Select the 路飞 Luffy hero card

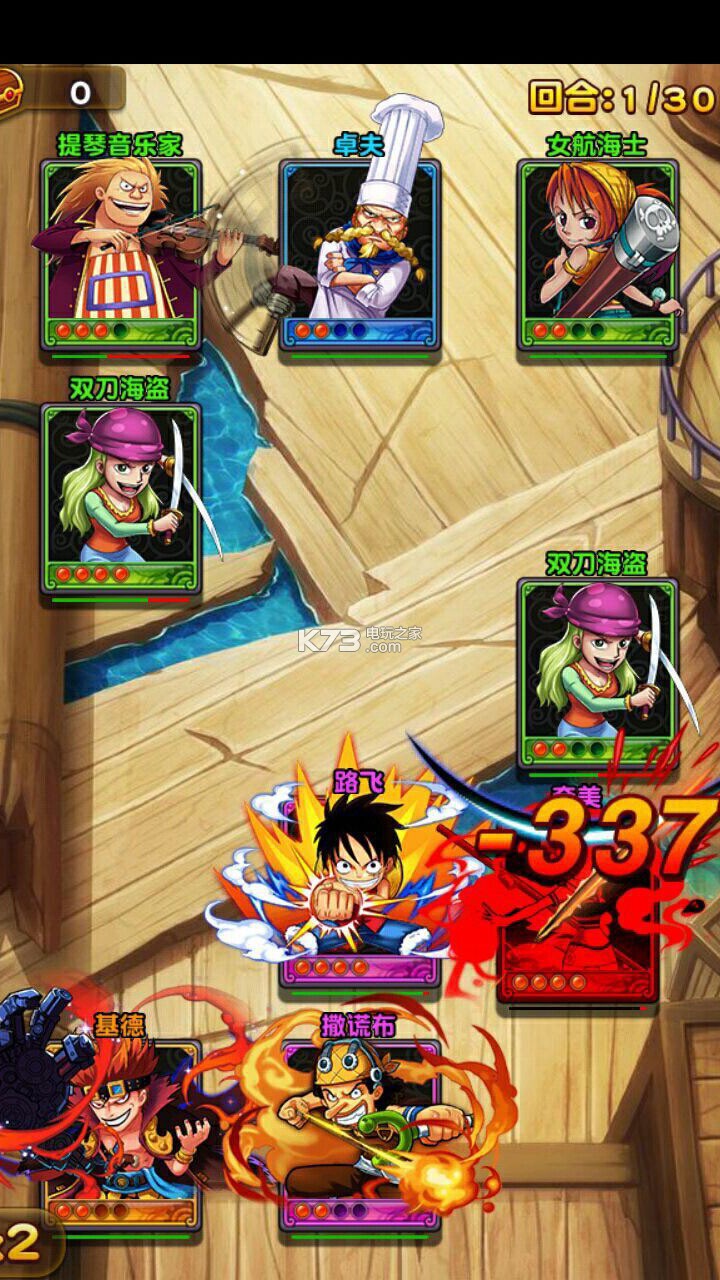click(x=358, y=880)
